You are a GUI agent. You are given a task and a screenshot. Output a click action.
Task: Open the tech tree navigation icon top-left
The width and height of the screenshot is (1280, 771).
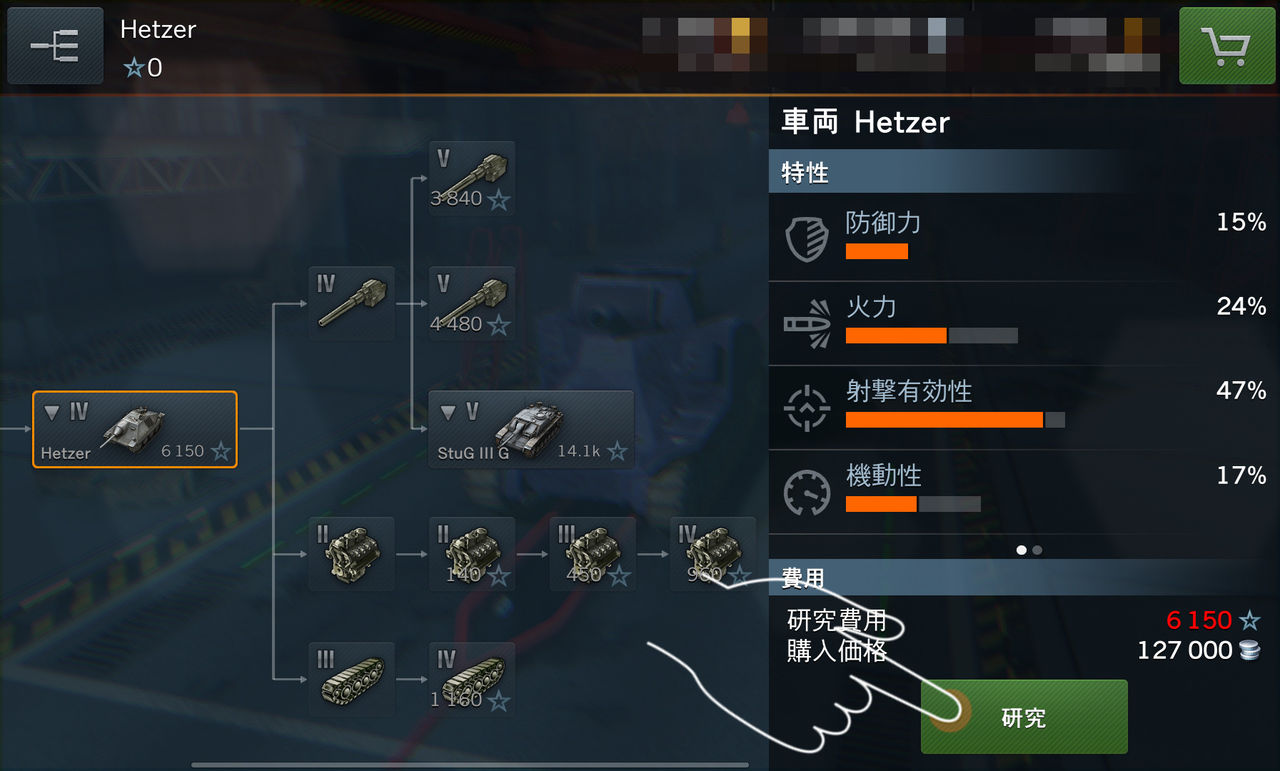[55, 45]
